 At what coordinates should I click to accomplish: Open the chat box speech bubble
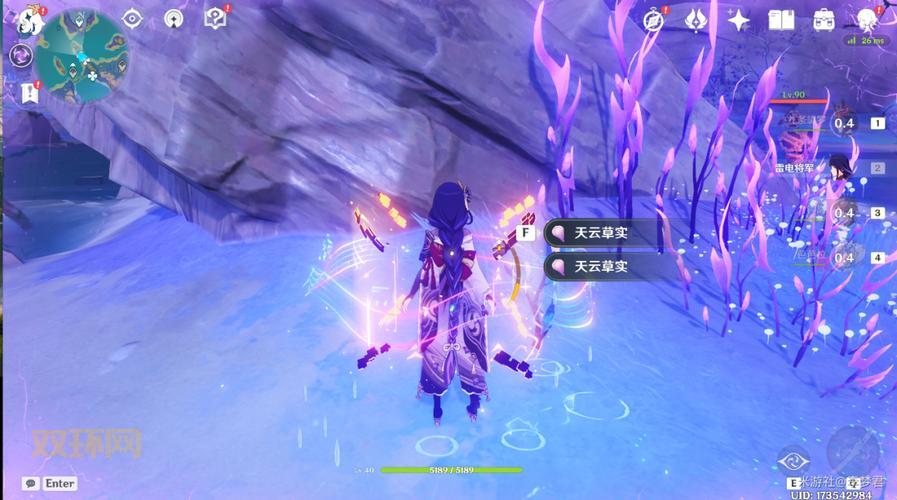coord(30,483)
